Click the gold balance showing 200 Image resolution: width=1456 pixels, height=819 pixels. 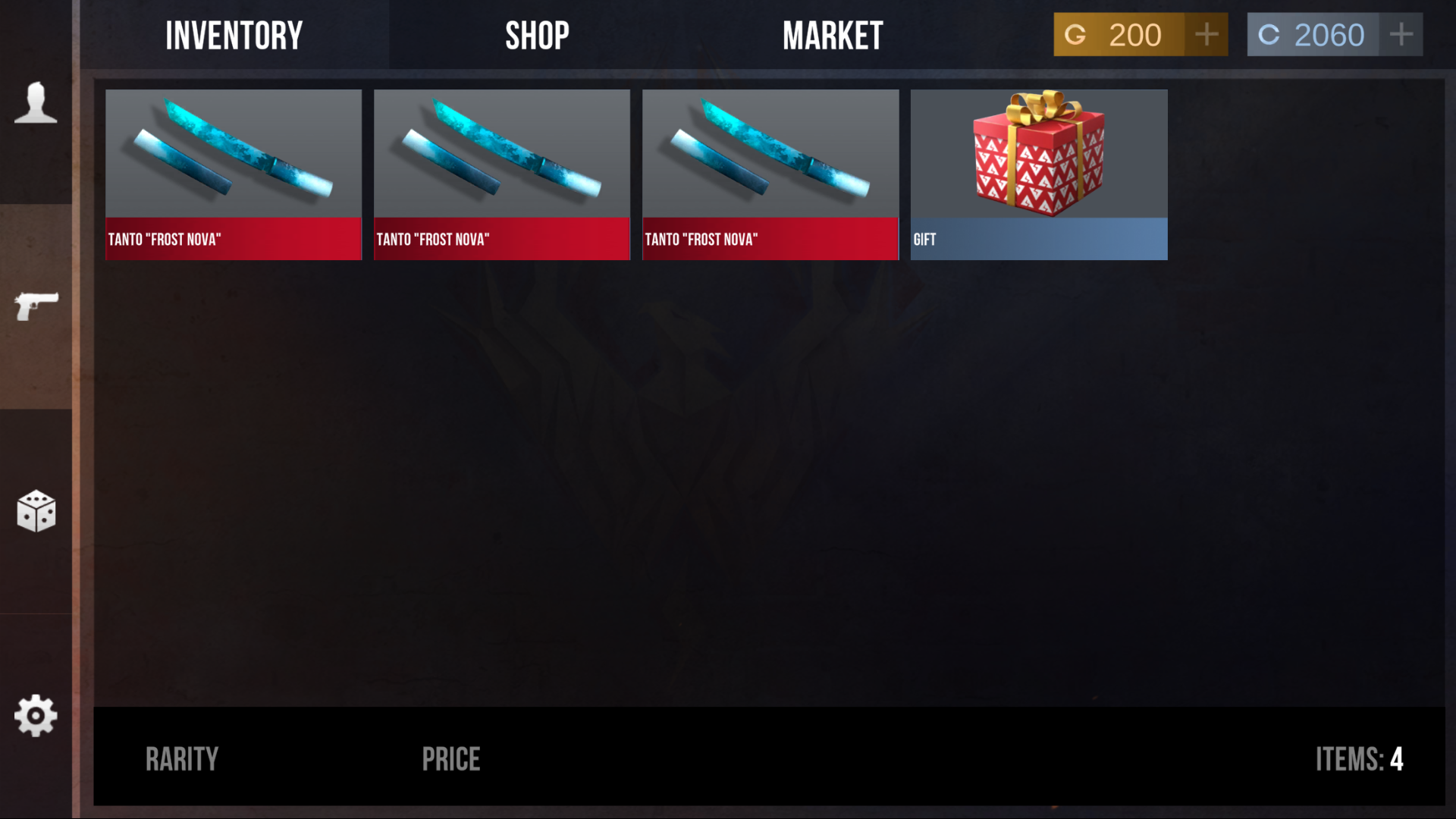[1135, 34]
